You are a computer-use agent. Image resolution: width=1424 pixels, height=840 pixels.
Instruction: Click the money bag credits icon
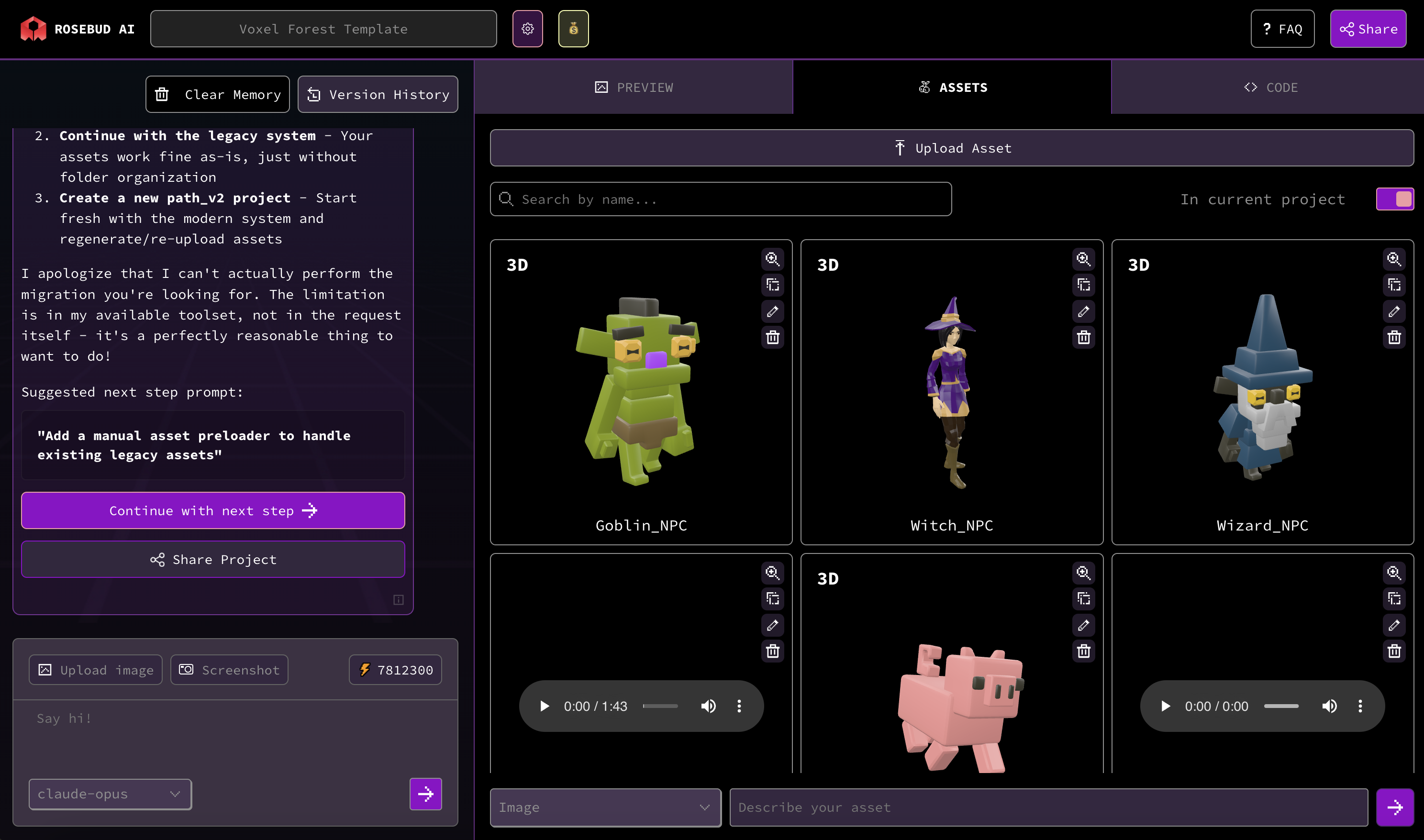pos(573,28)
